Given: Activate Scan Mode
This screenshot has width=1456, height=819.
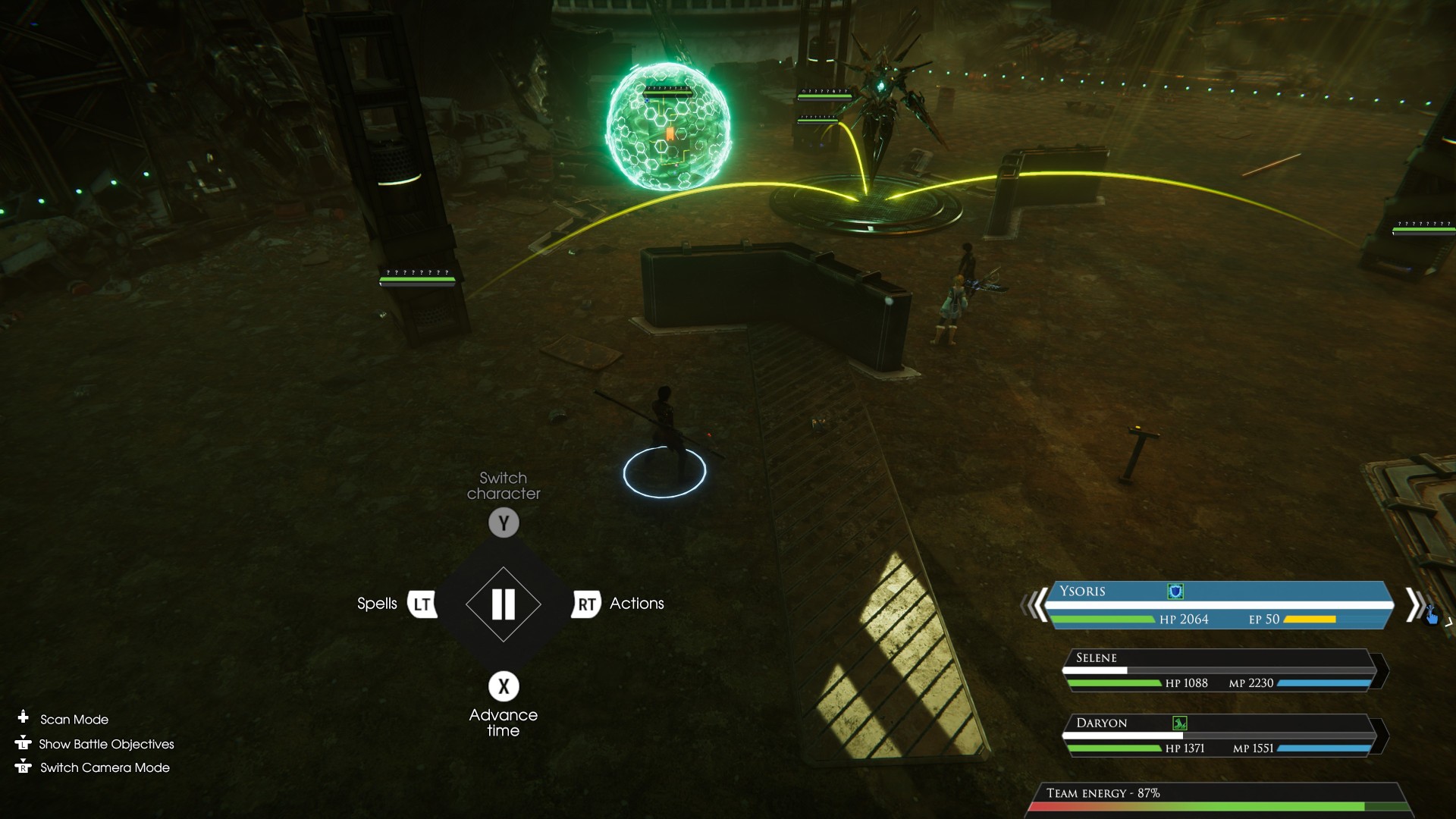Looking at the screenshot, I should coord(74,719).
